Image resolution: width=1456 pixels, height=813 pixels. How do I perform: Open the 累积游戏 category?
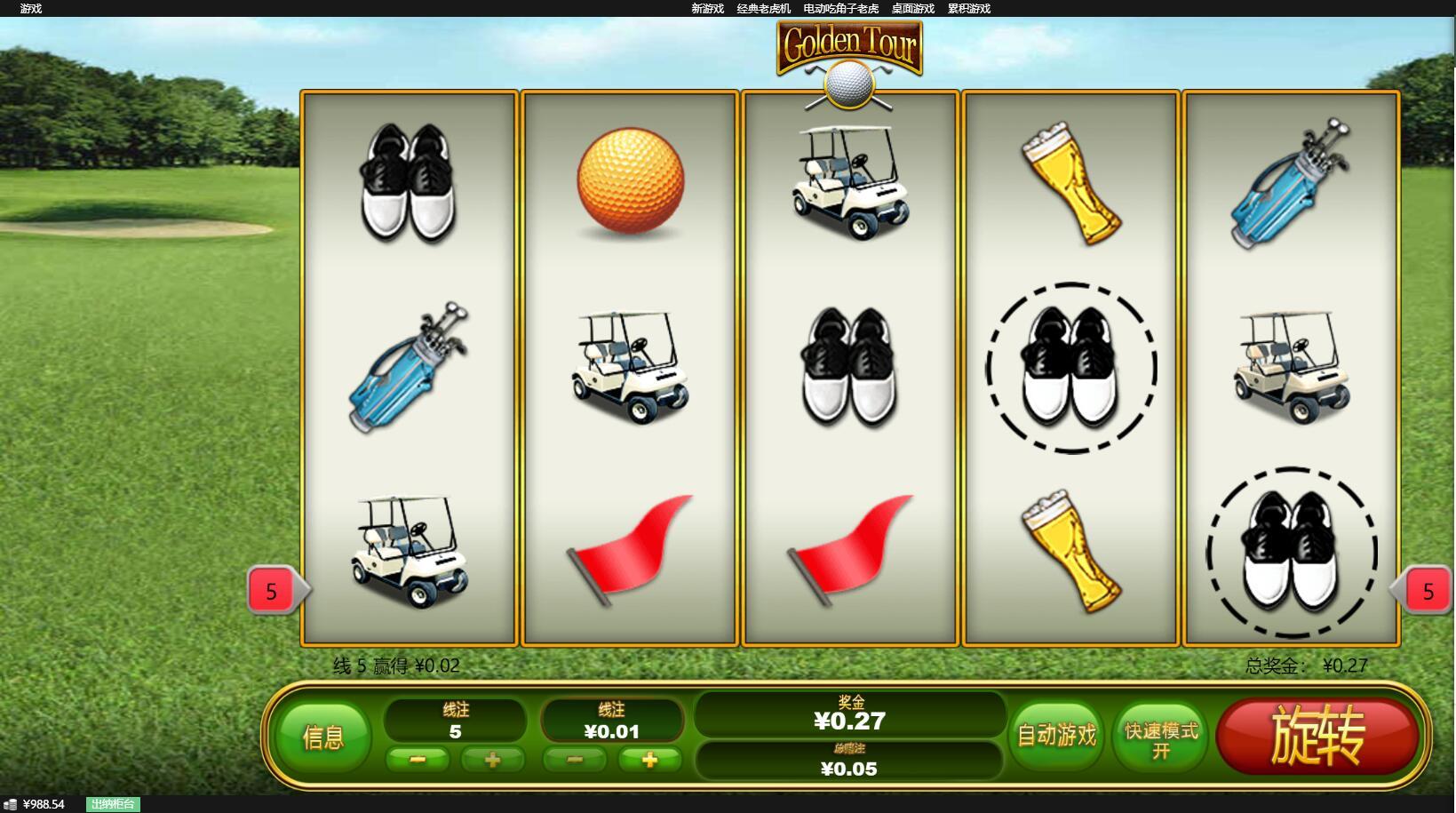pos(968,9)
